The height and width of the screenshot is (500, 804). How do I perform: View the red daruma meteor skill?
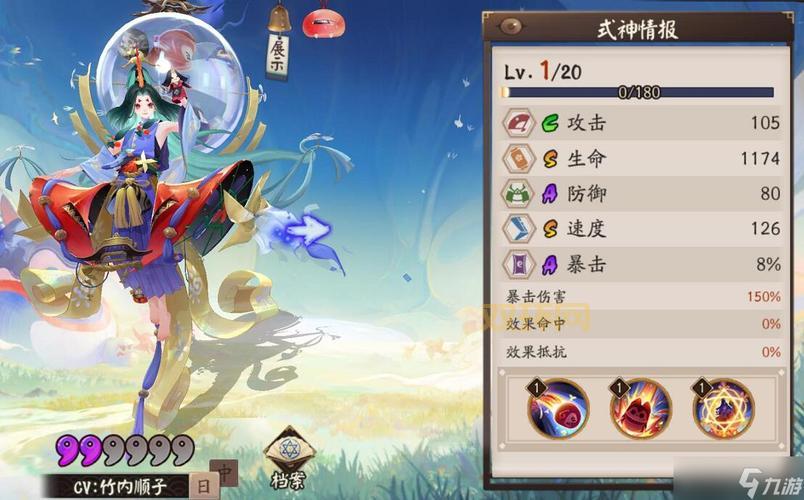point(559,408)
